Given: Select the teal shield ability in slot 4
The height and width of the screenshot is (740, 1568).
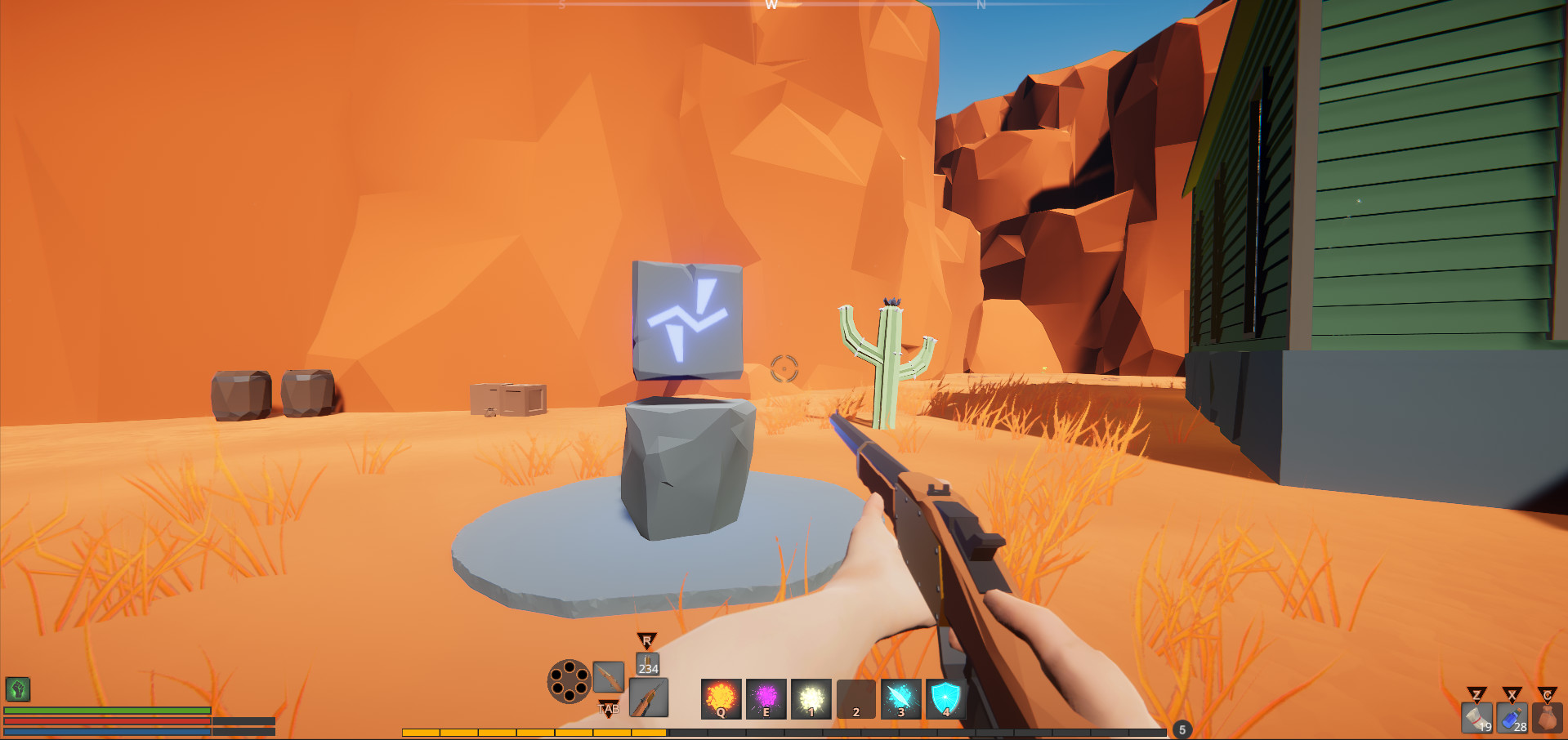Looking at the screenshot, I should click(x=945, y=701).
